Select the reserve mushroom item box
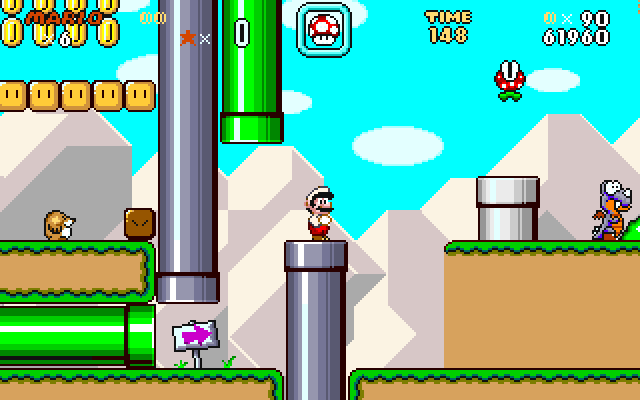The height and width of the screenshot is (400, 640). pyautogui.click(x=324, y=27)
